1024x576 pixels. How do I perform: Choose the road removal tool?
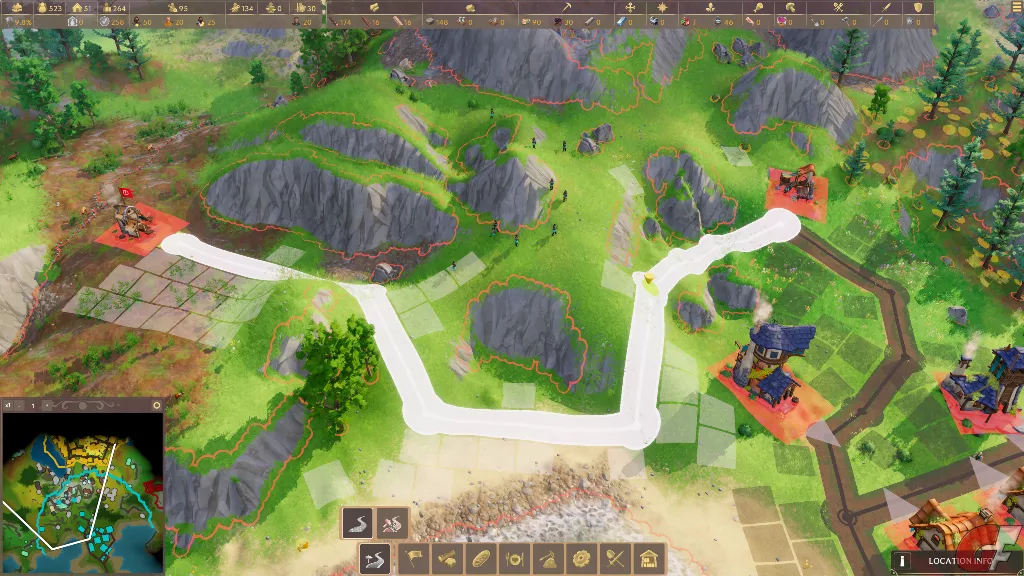(x=391, y=521)
